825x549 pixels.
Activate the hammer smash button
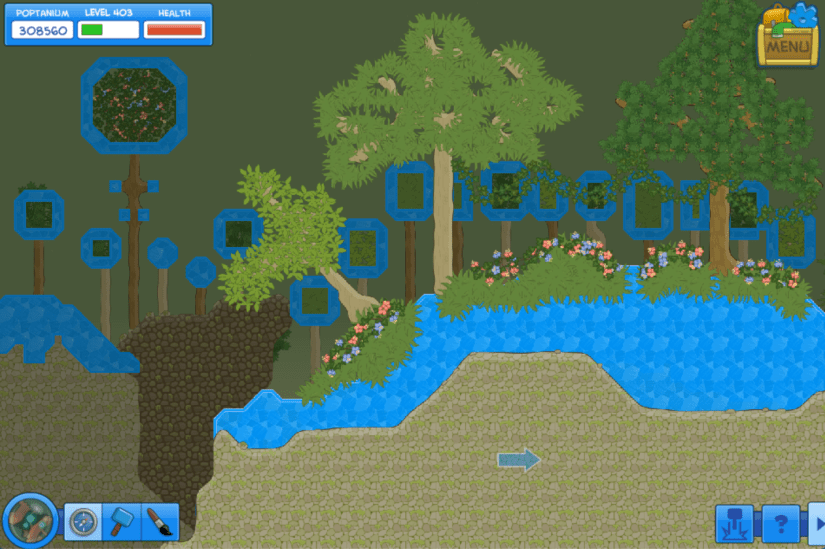[x=735, y=524]
